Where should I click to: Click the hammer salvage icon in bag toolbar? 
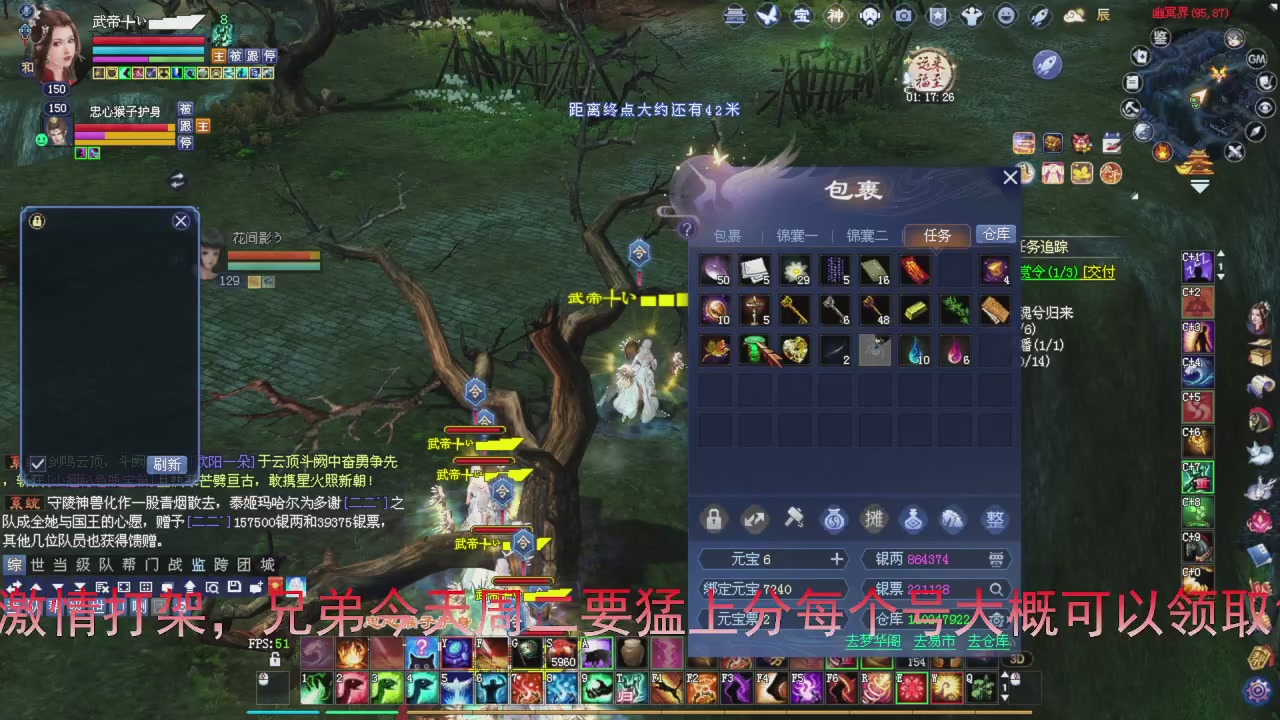coord(794,519)
